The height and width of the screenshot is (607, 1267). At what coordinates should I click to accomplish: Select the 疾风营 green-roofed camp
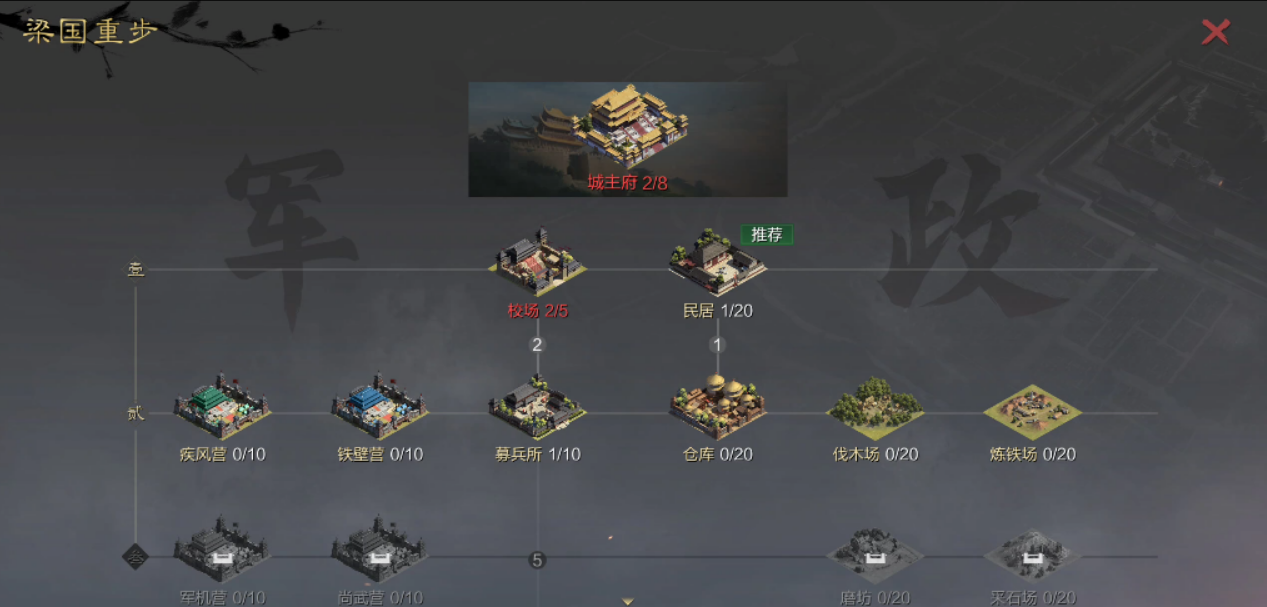click(222, 408)
